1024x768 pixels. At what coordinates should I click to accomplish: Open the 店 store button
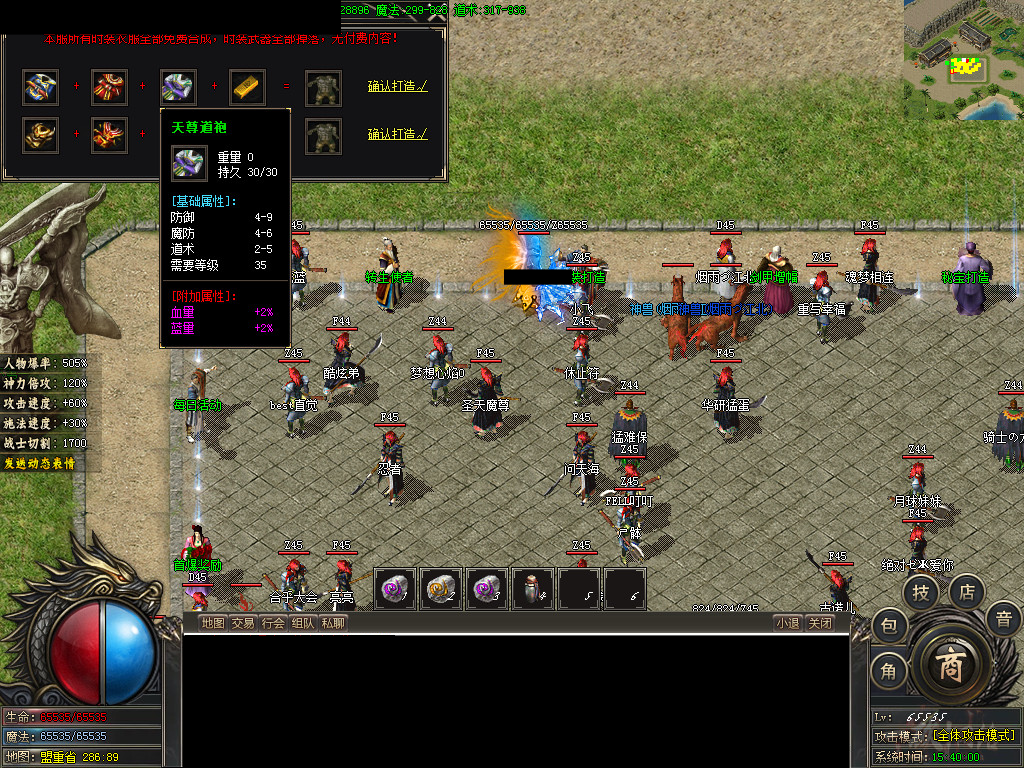966,591
